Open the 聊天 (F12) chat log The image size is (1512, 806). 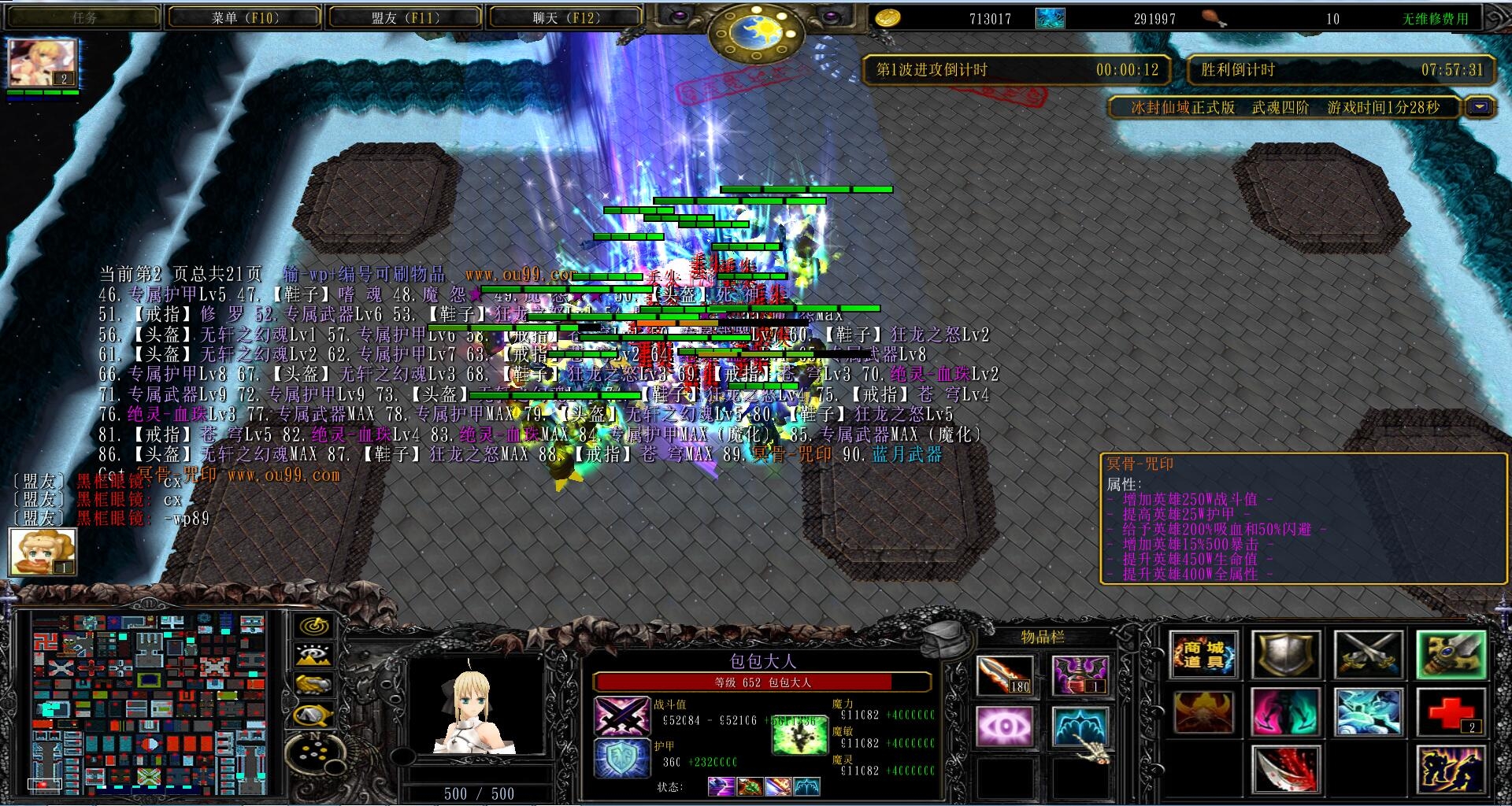click(x=565, y=17)
